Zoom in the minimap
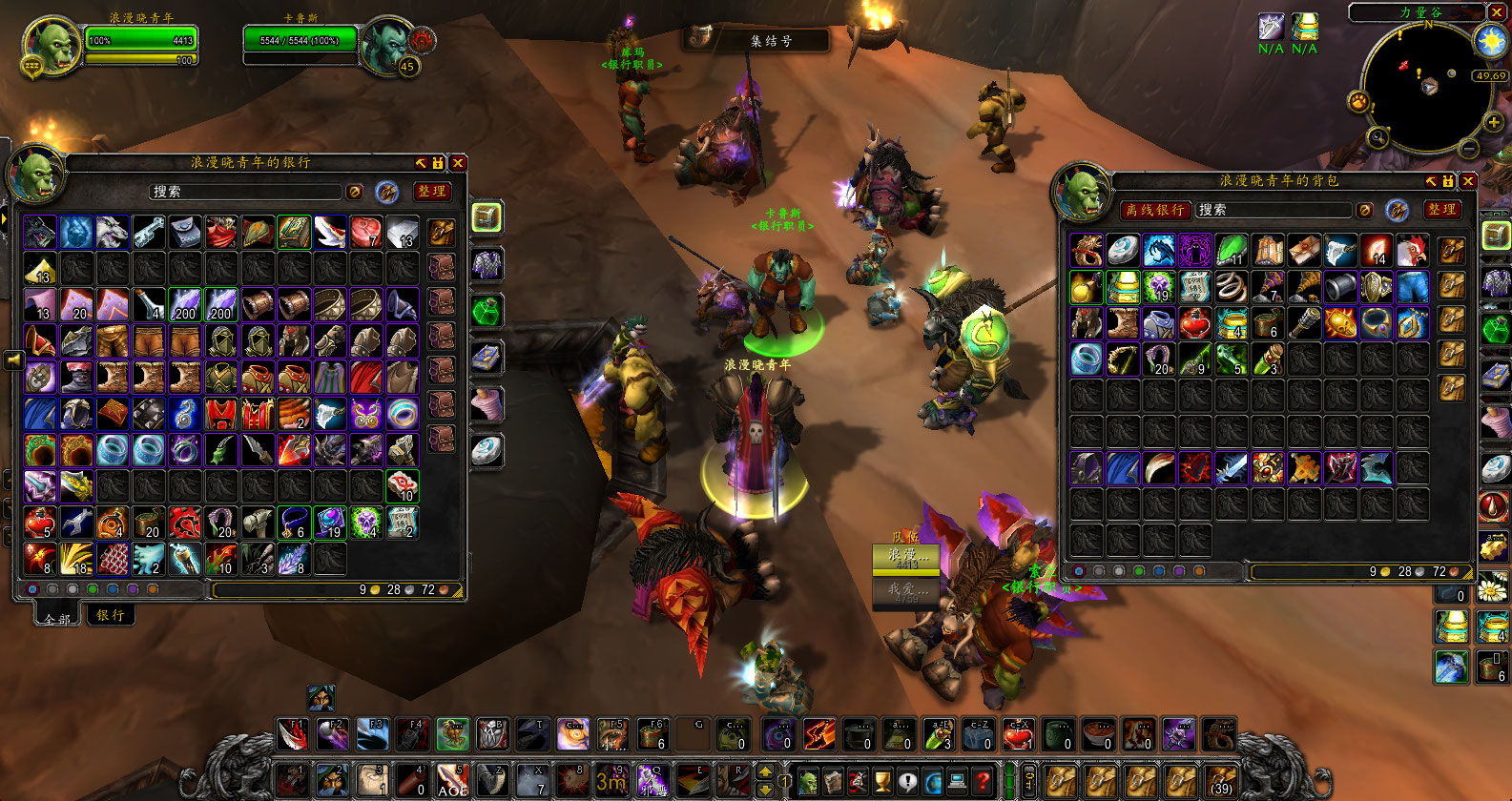1512x801 pixels. click(1494, 122)
